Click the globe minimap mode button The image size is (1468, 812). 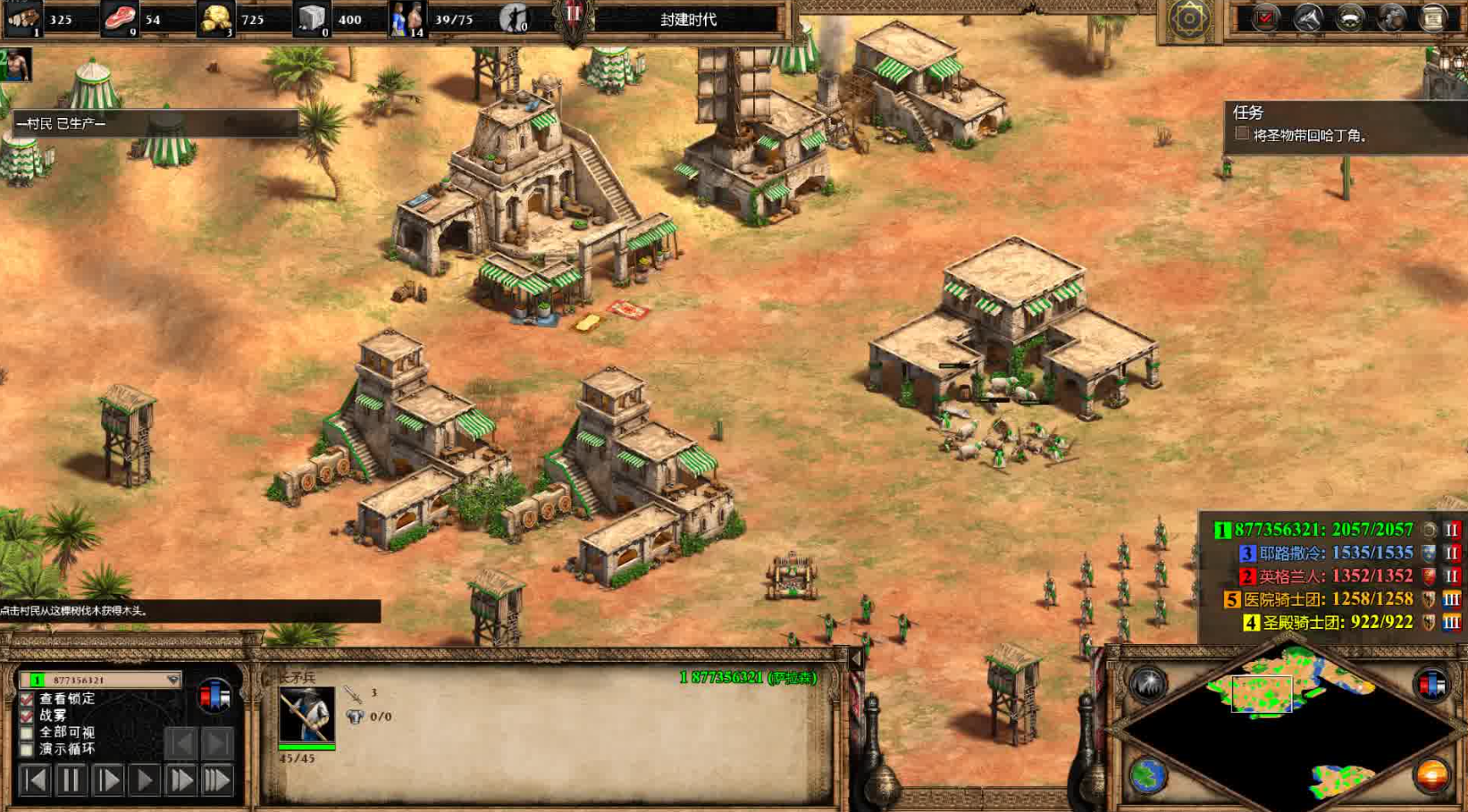point(1148,775)
